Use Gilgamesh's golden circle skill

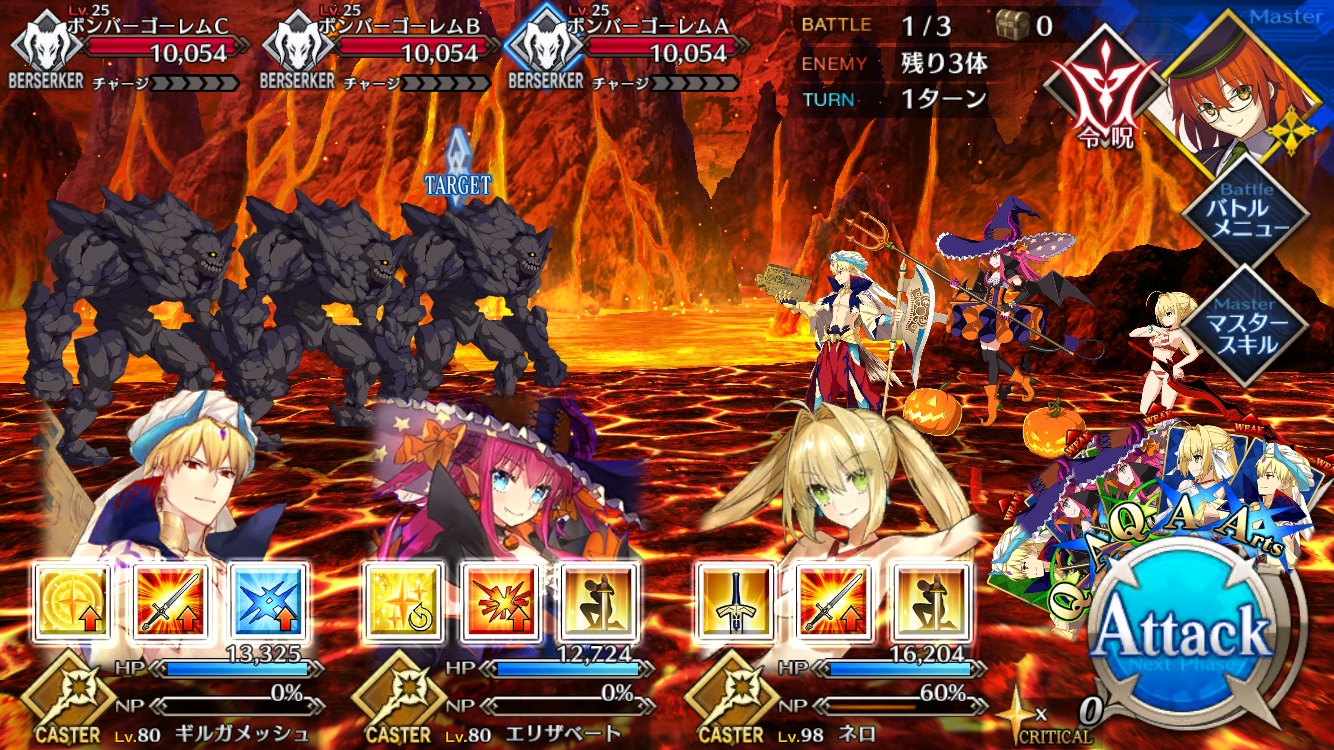point(72,602)
